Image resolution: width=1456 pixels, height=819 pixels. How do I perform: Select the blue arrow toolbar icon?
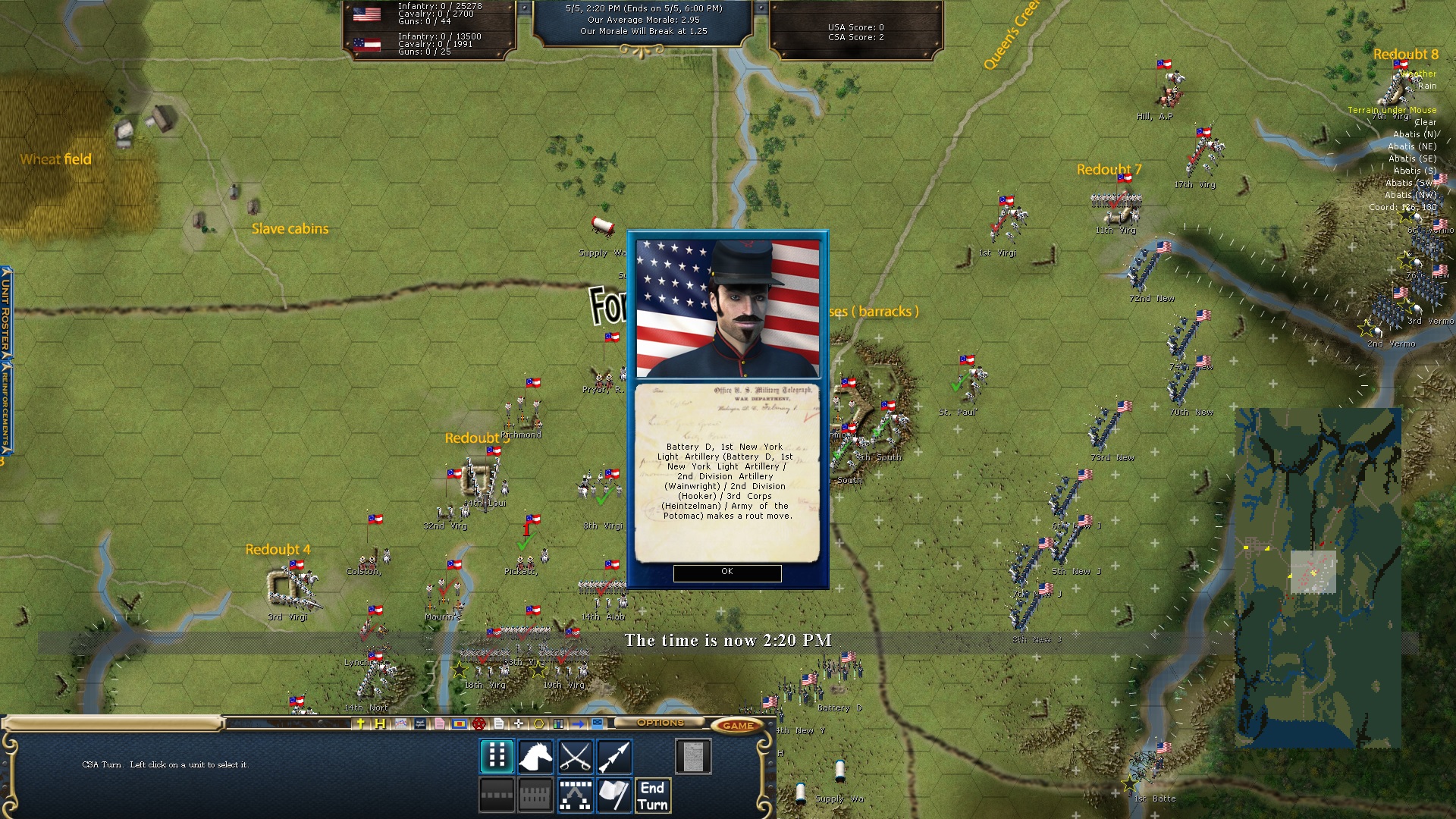click(579, 723)
